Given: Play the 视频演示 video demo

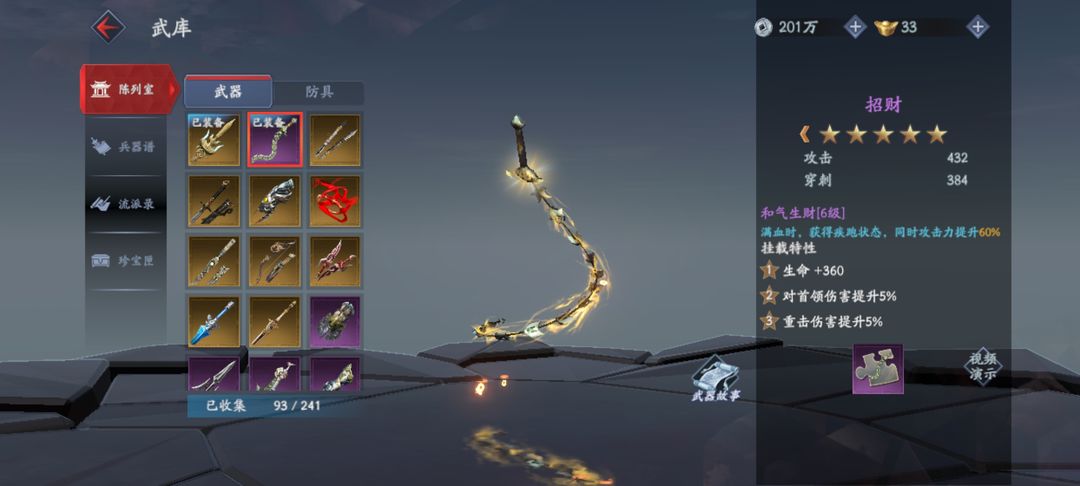Looking at the screenshot, I should click(982, 366).
